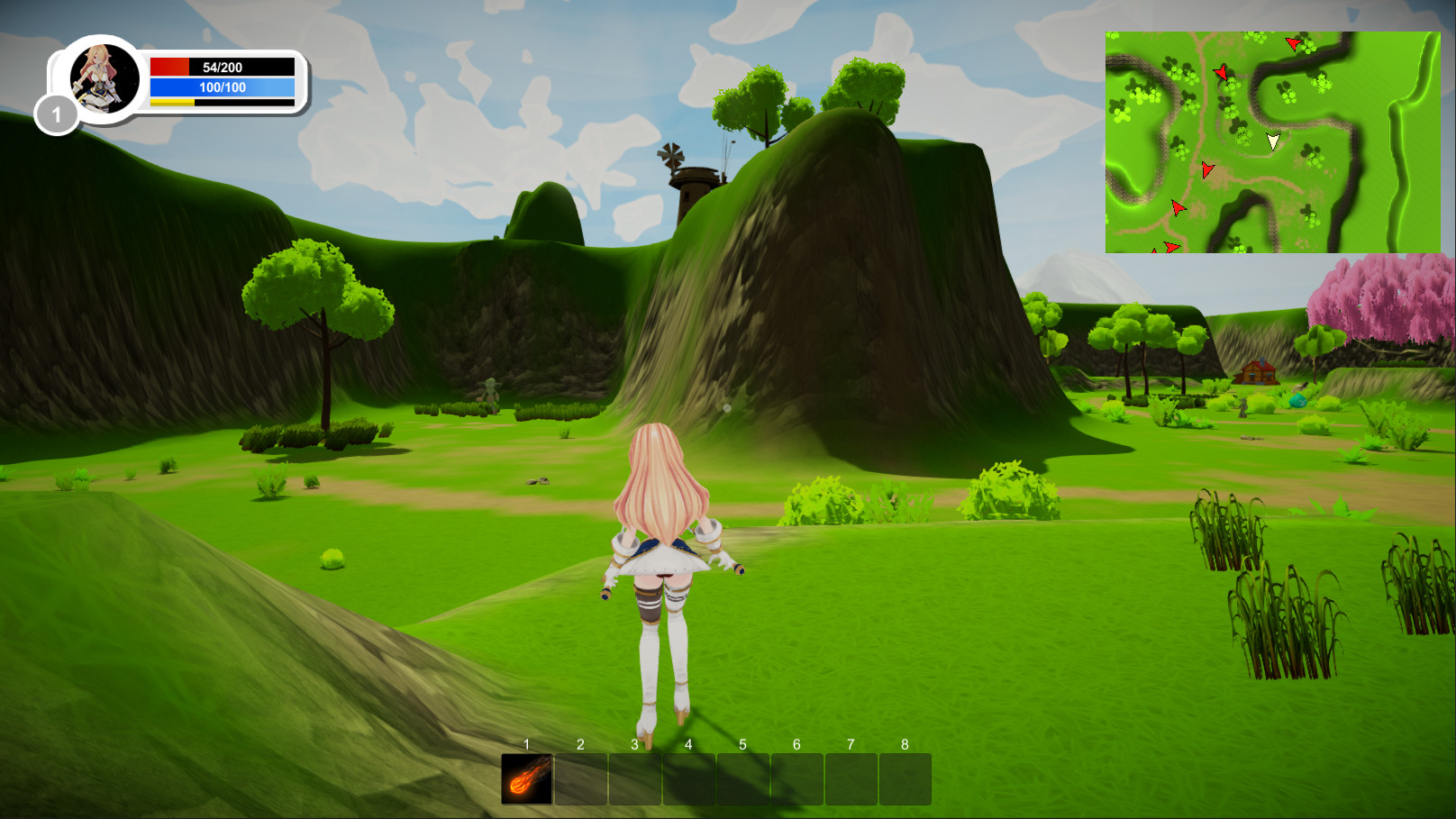The image size is (1456, 819).
Task: Click the topmost red enemy arrow on the minimap
Action: click(x=1290, y=45)
